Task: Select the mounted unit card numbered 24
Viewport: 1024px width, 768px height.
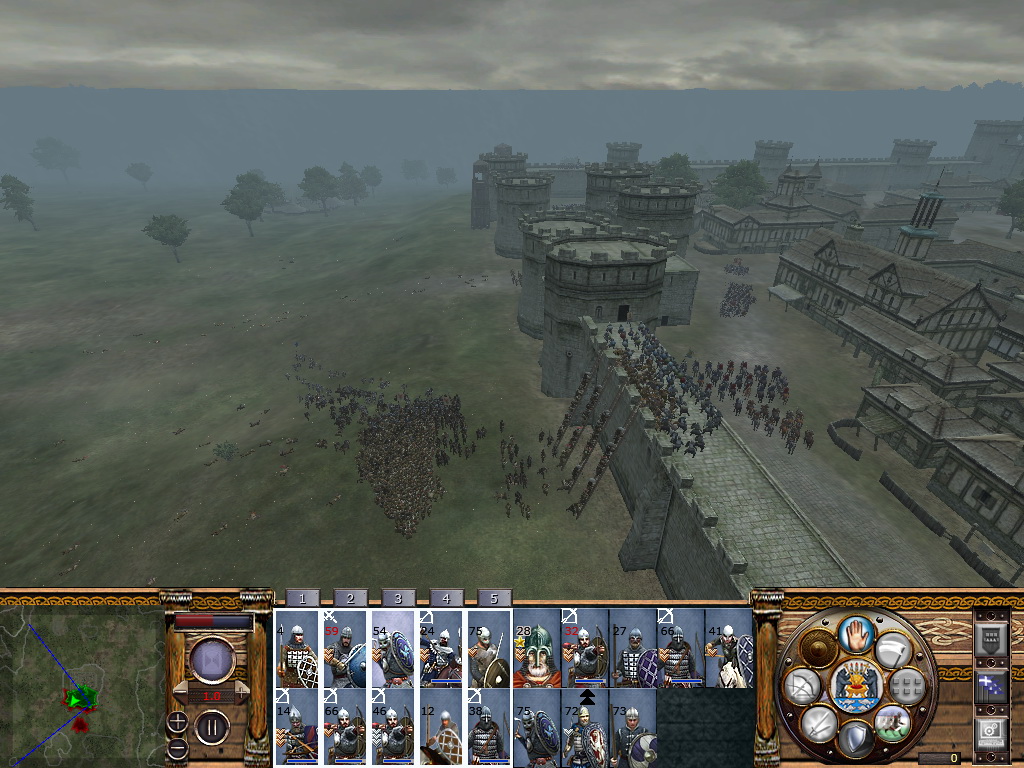Action: coord(440,649)
